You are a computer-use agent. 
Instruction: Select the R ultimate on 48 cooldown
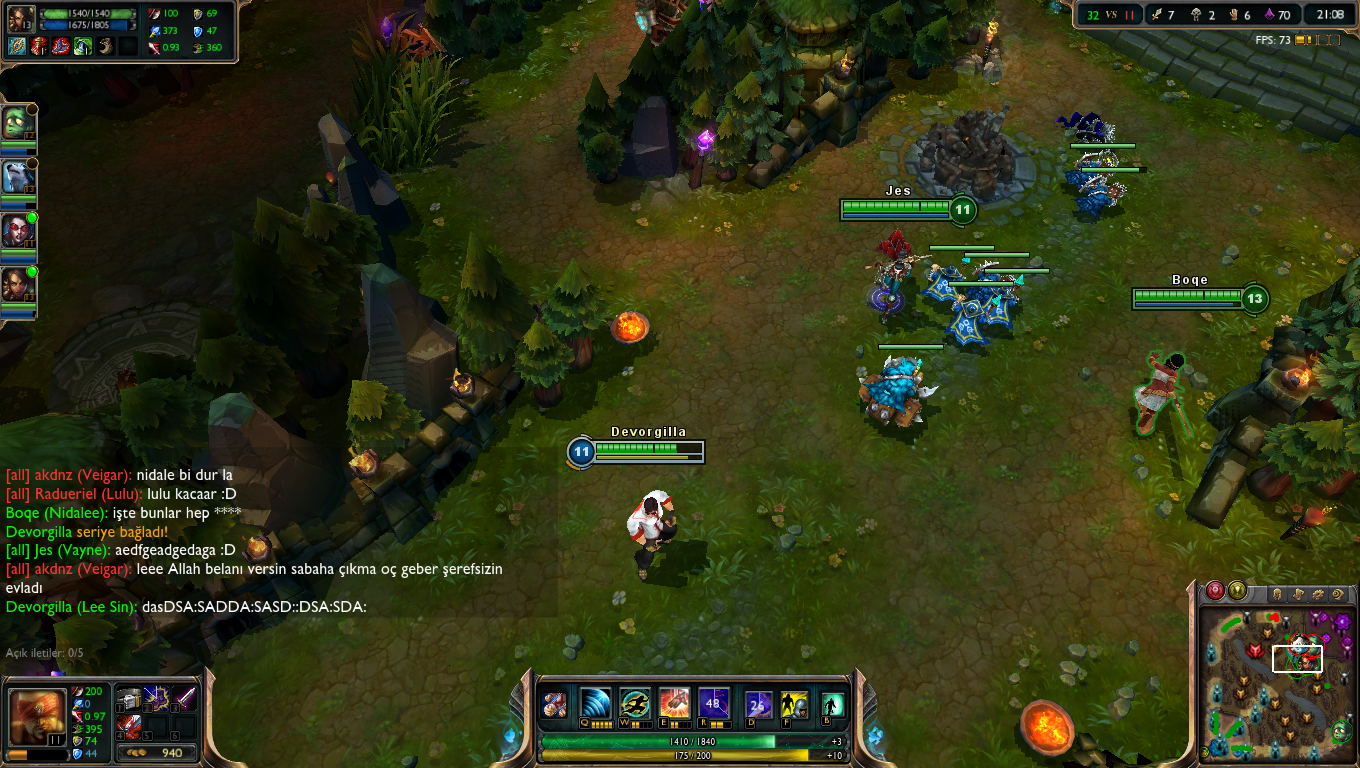click(x=713, y=703)
